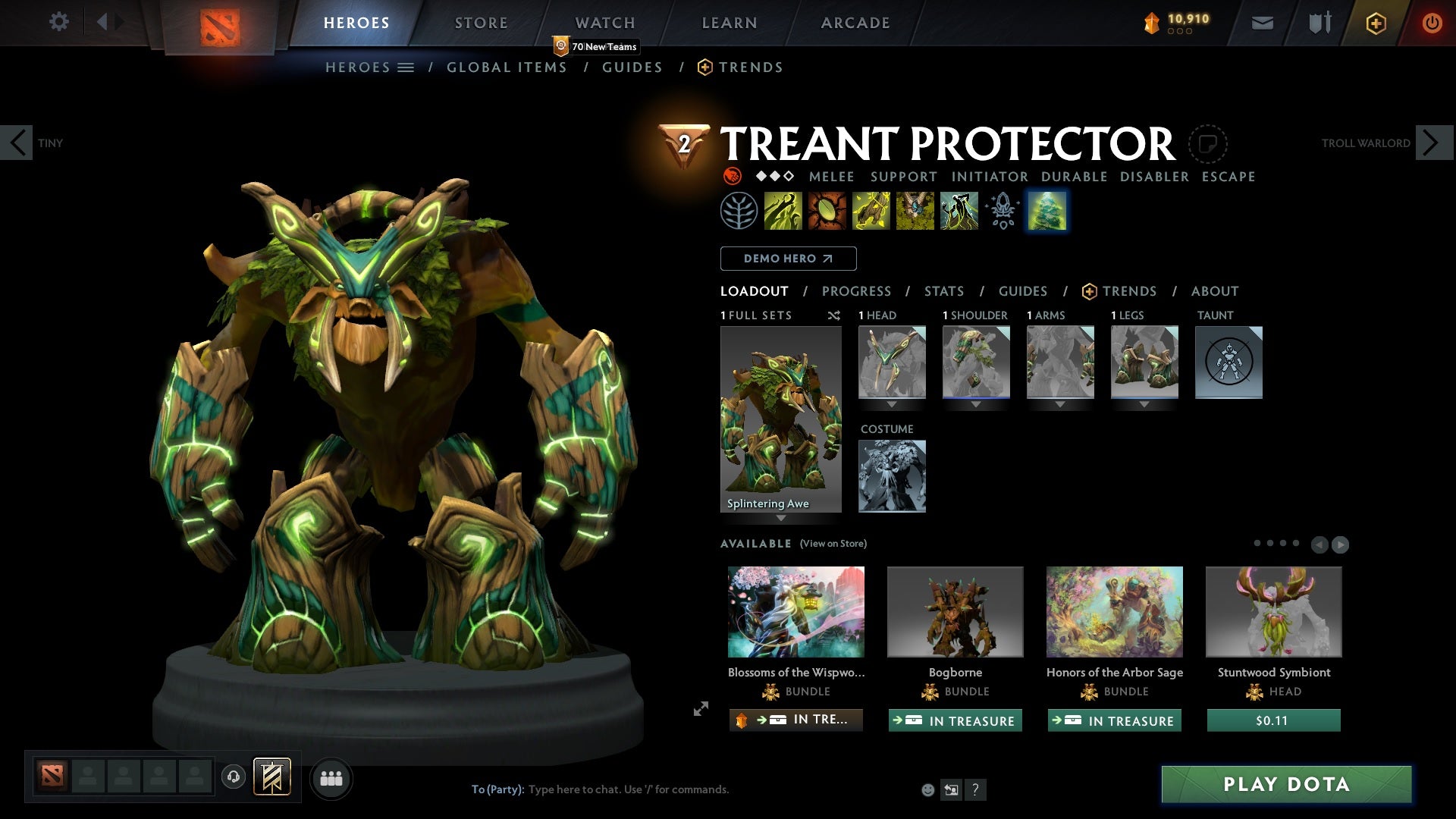The height and width of the screenshot is (819, 1456).
Task: Open the ARCADE menu item
Action: point(855,22)
